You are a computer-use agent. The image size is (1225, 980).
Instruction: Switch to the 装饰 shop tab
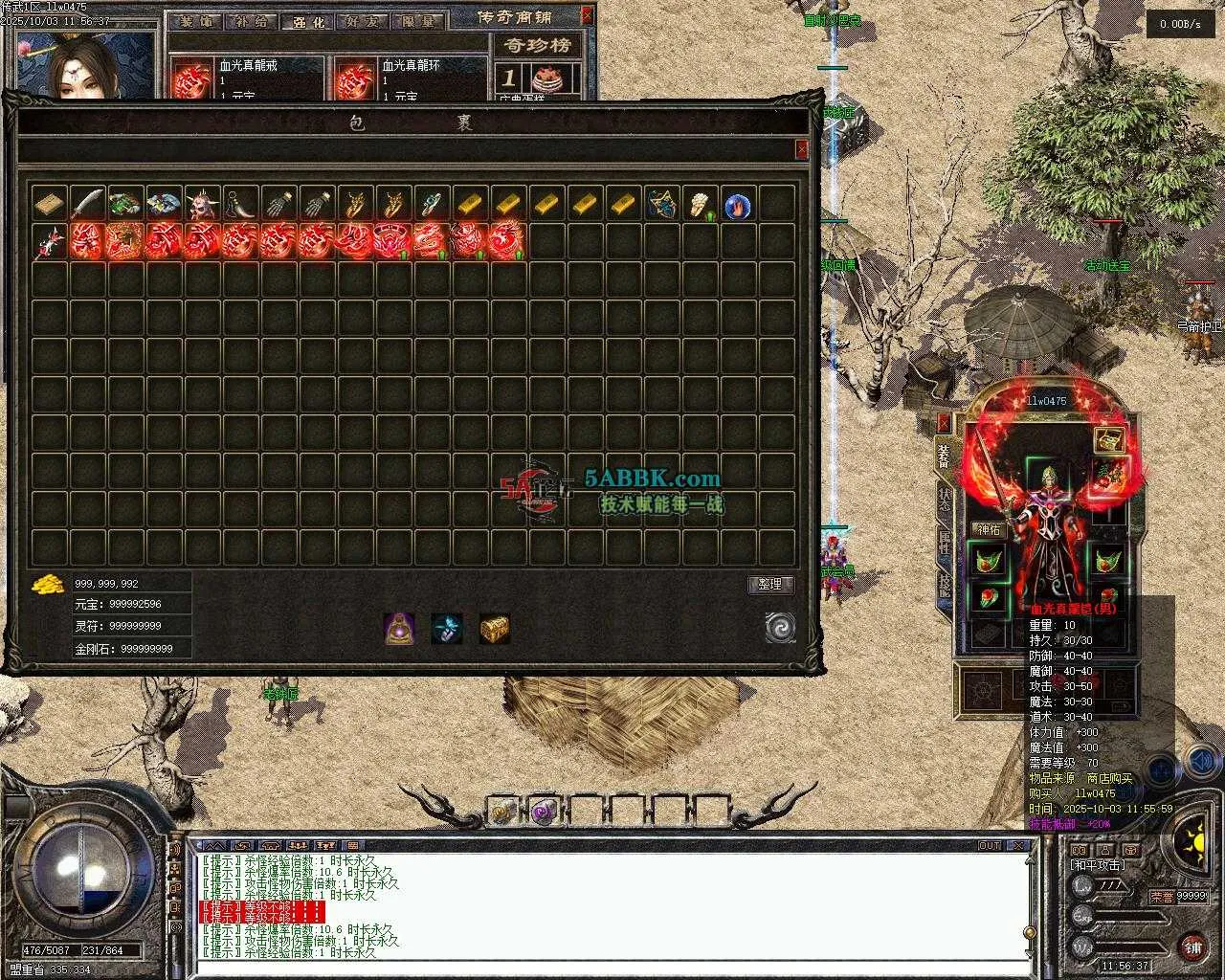(x=199, y=21)
